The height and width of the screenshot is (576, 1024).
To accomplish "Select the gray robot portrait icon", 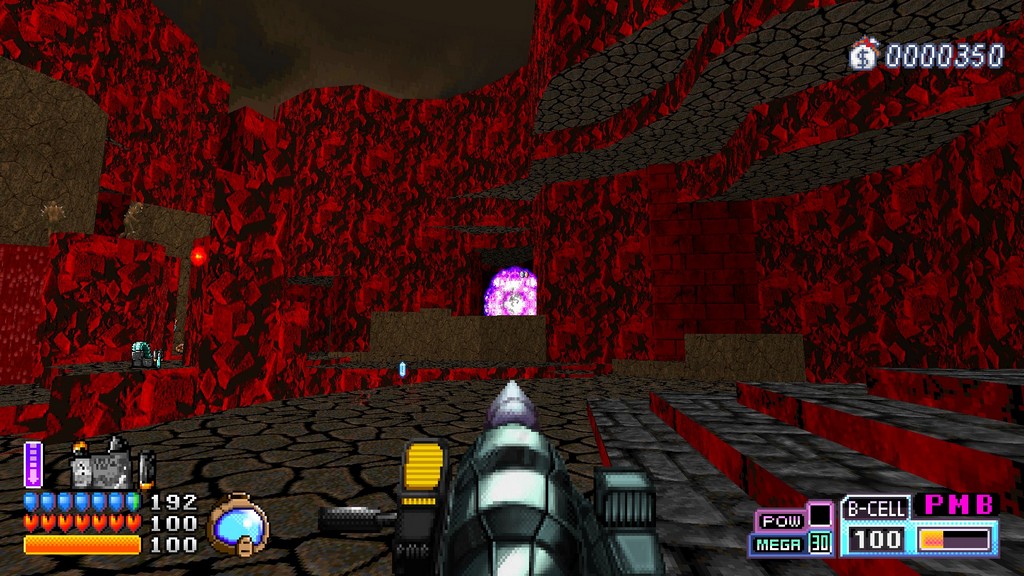I will click(100, 467).
